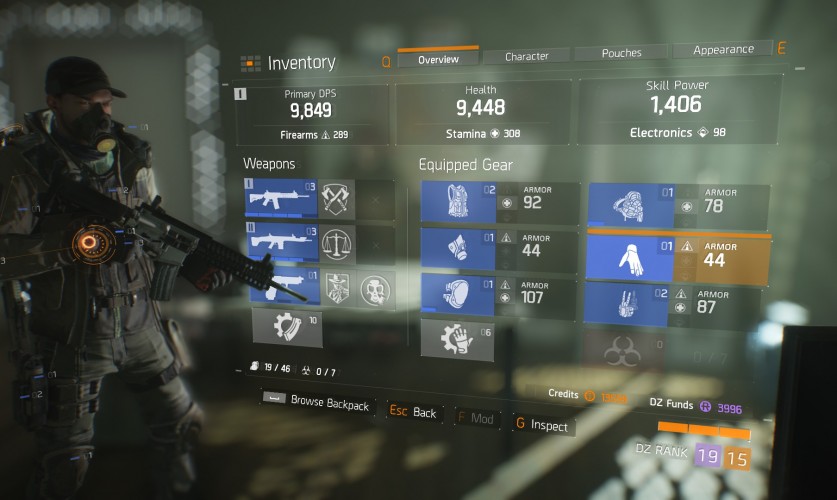Select the primary assault rifle weapon slot
The width and height of the screenshot is (837, 500).
point(281,198)
